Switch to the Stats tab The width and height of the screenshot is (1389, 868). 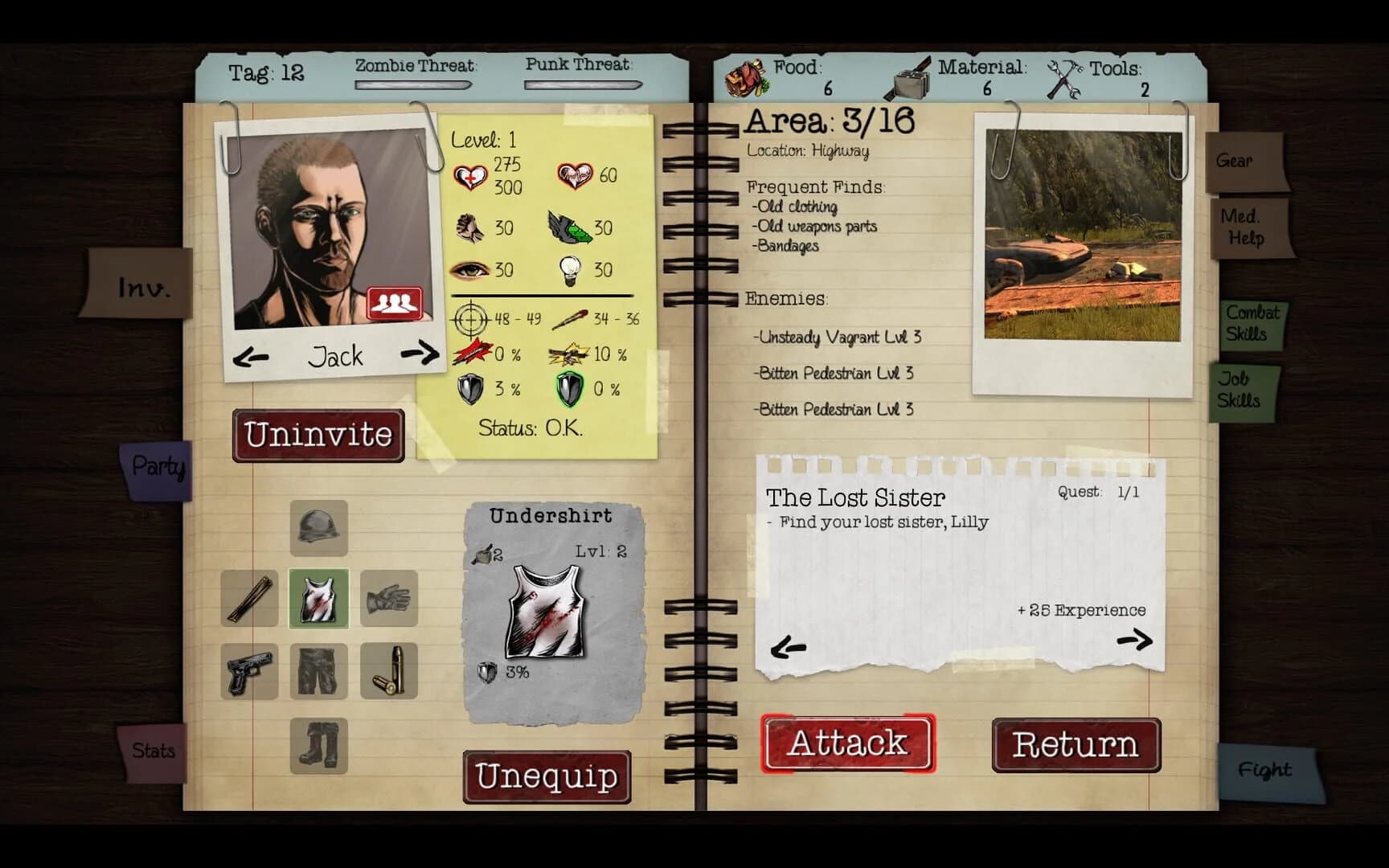click(x=153, y=751)
